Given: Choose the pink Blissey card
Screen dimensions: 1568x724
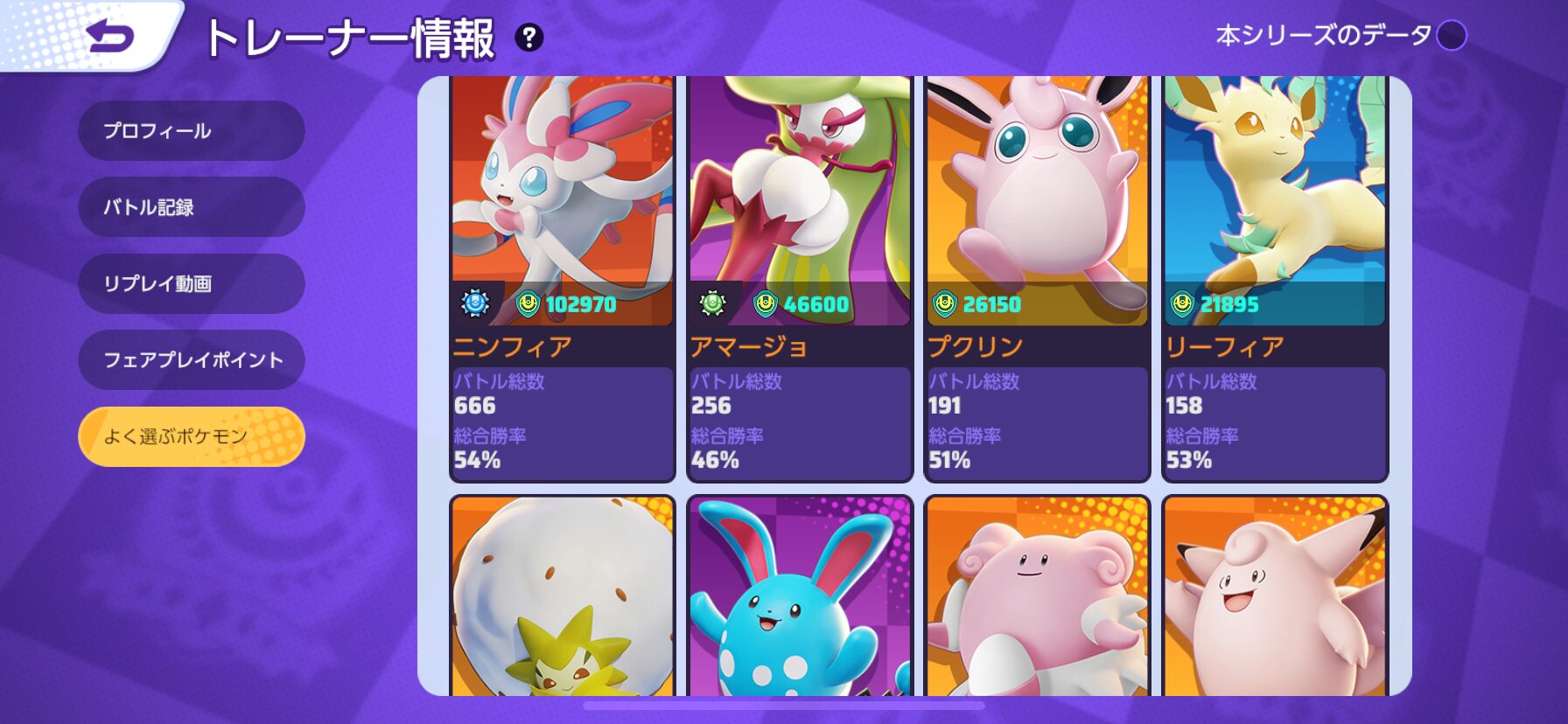Looking at the screenshot, I should click(x=1037, y=597).
